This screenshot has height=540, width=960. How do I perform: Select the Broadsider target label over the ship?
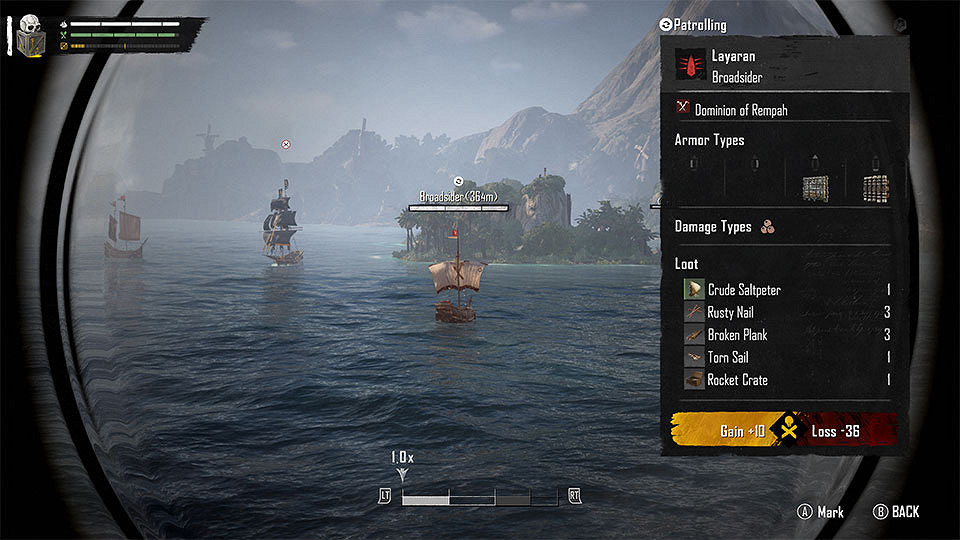(x=458, y=197)
